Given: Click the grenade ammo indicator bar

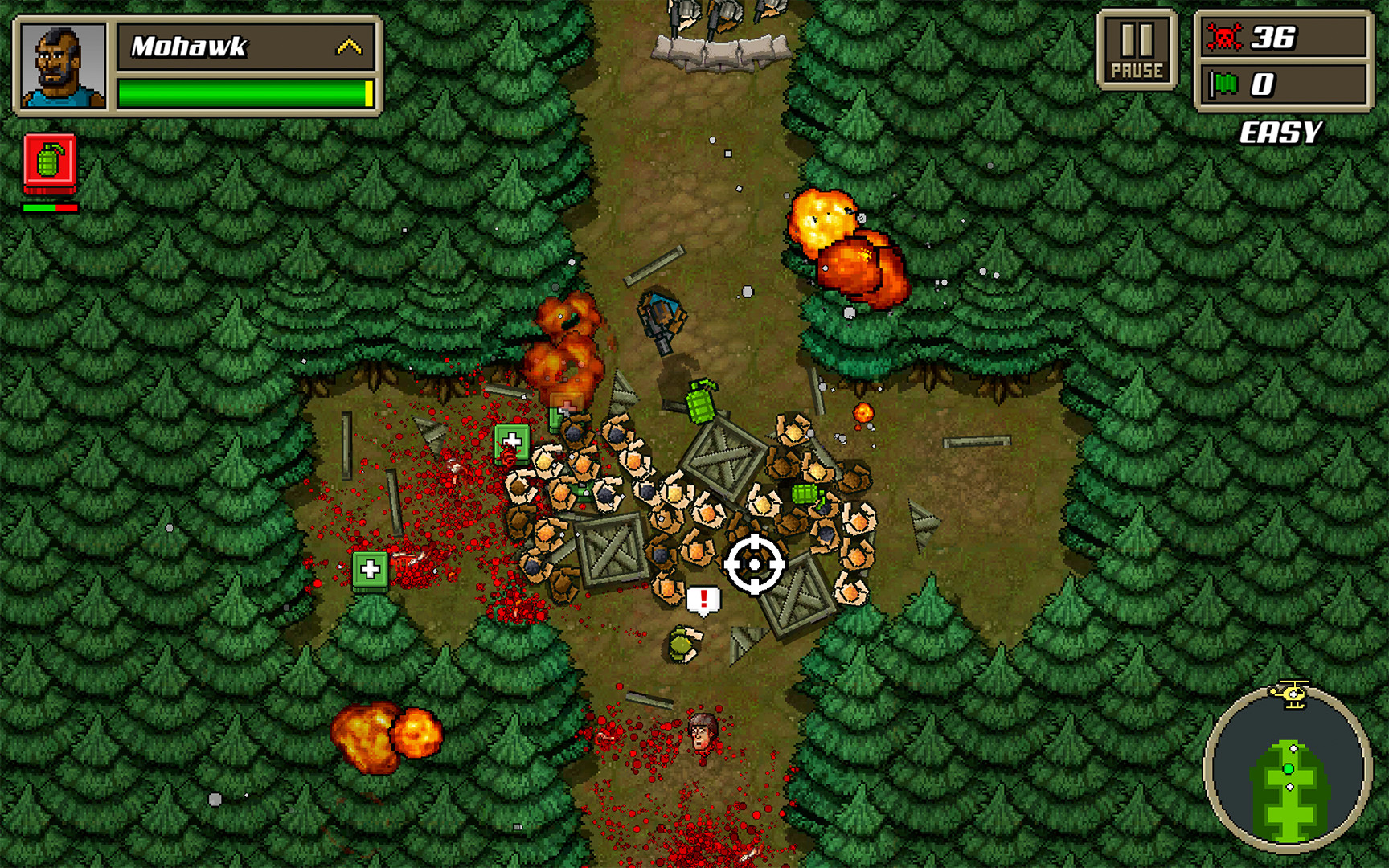Looking at the screenshot, I should (x=50, y=208).
